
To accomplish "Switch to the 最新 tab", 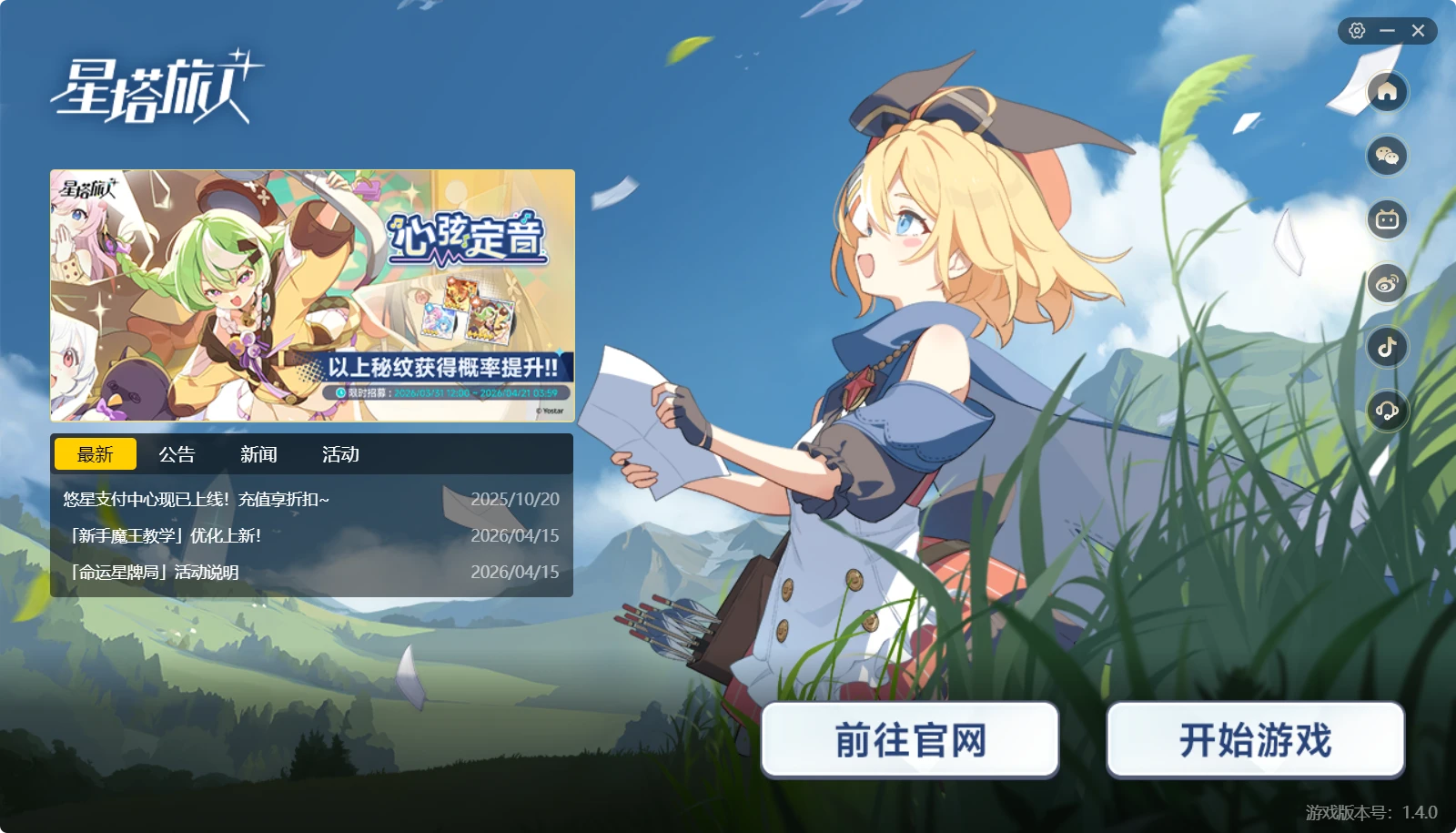I will (96, 453).
